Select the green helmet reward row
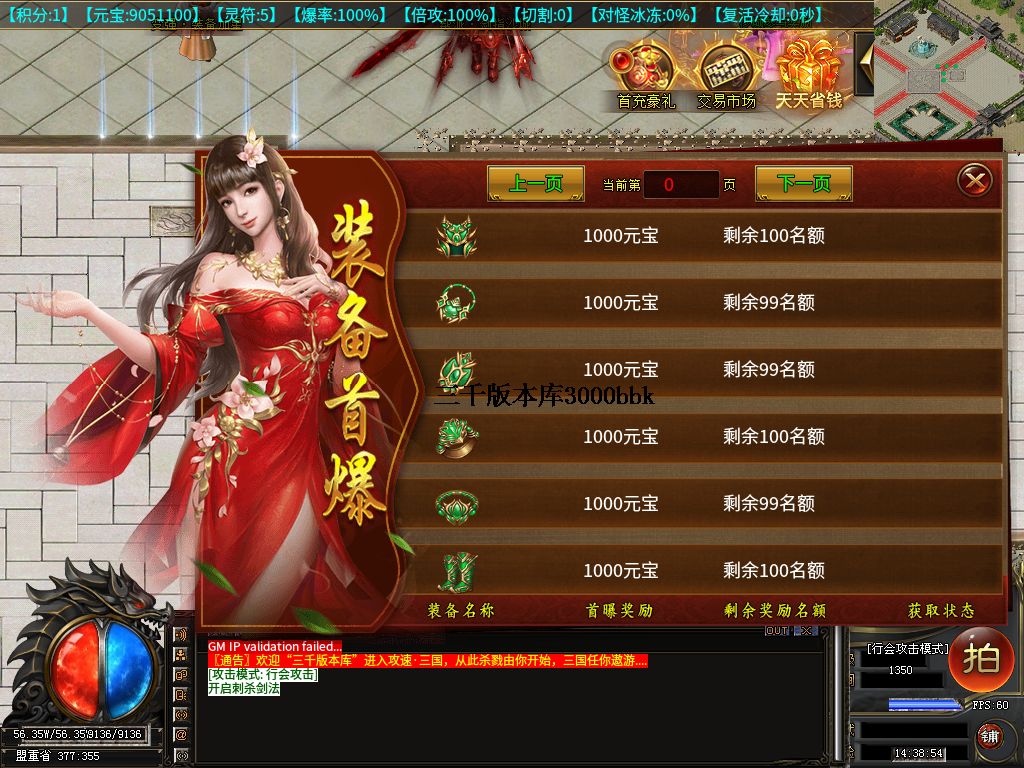The height and width of the screenshot is (768, 1024). click(x=700, y=237)
